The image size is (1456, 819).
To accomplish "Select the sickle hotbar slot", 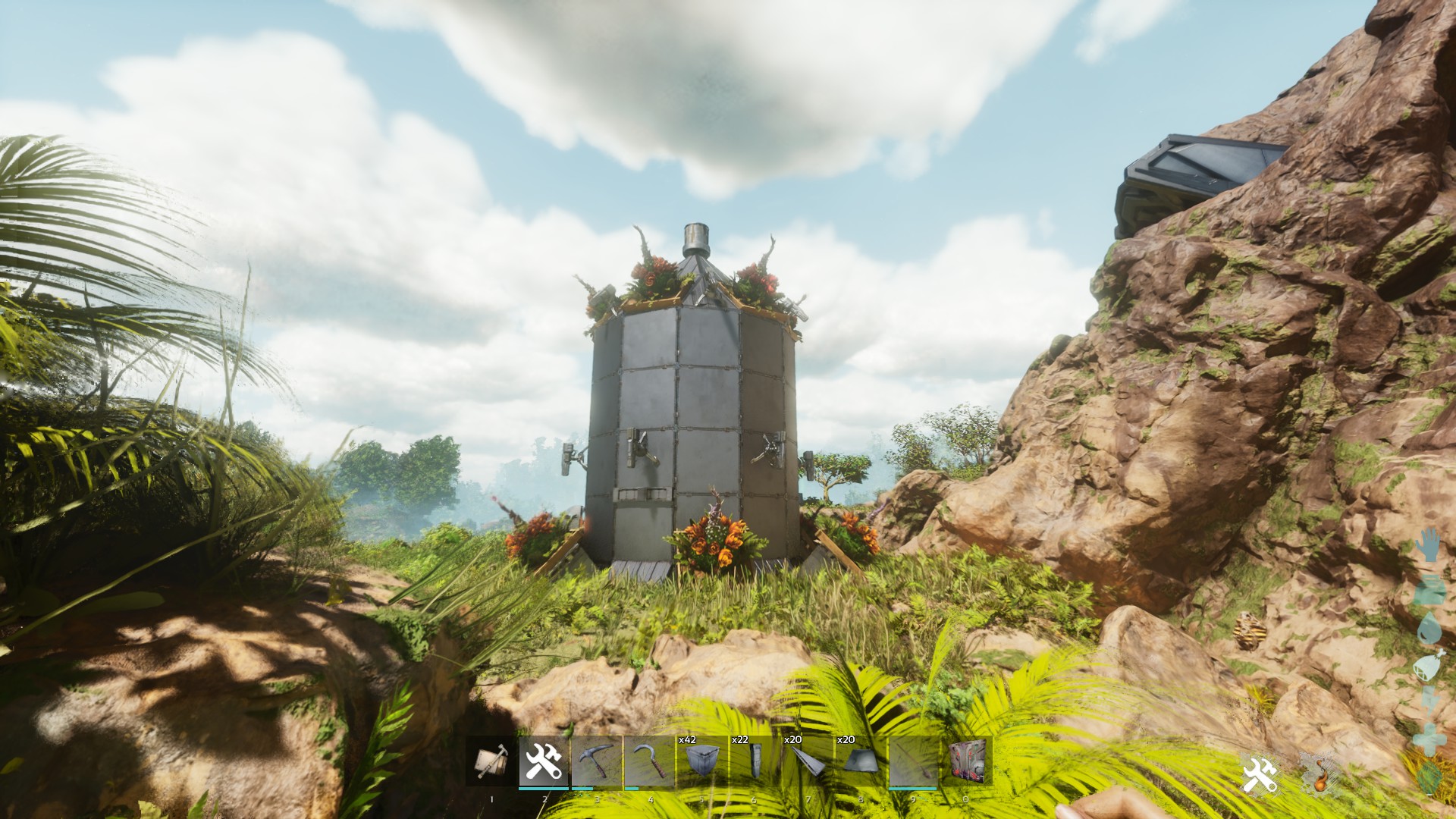I will [649, 761].
